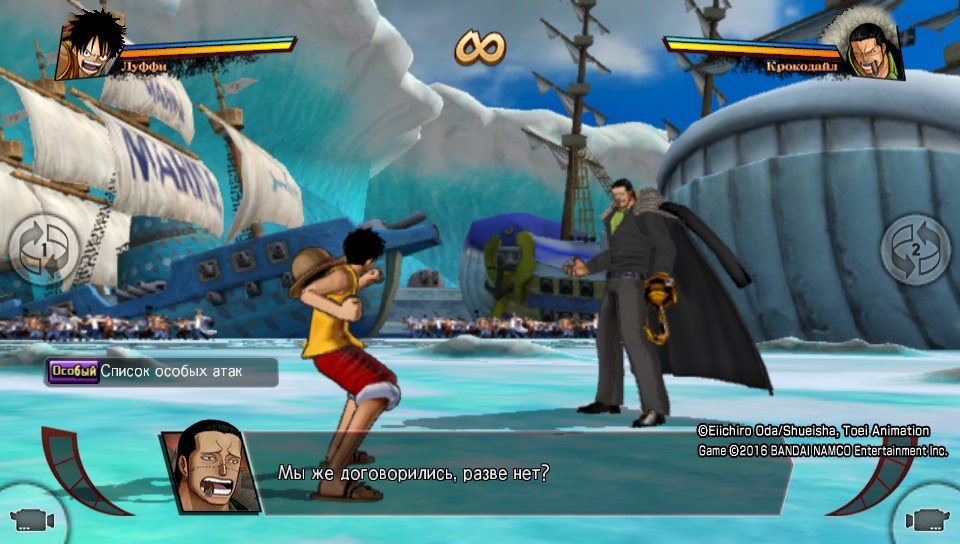Tap the swap button numbered 1

point(43,249)
